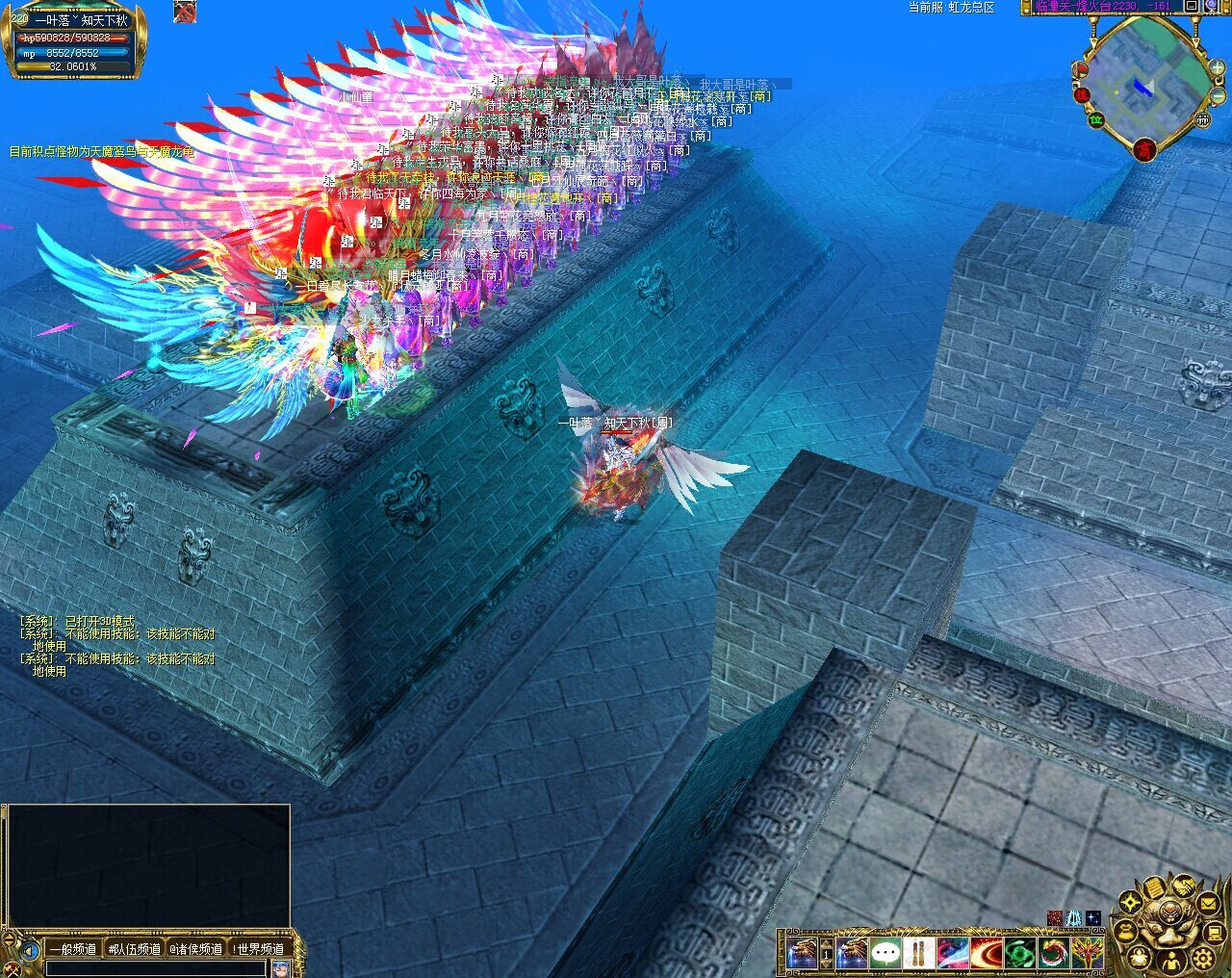Open the envelope mail button

click(x=1208, y=903)
